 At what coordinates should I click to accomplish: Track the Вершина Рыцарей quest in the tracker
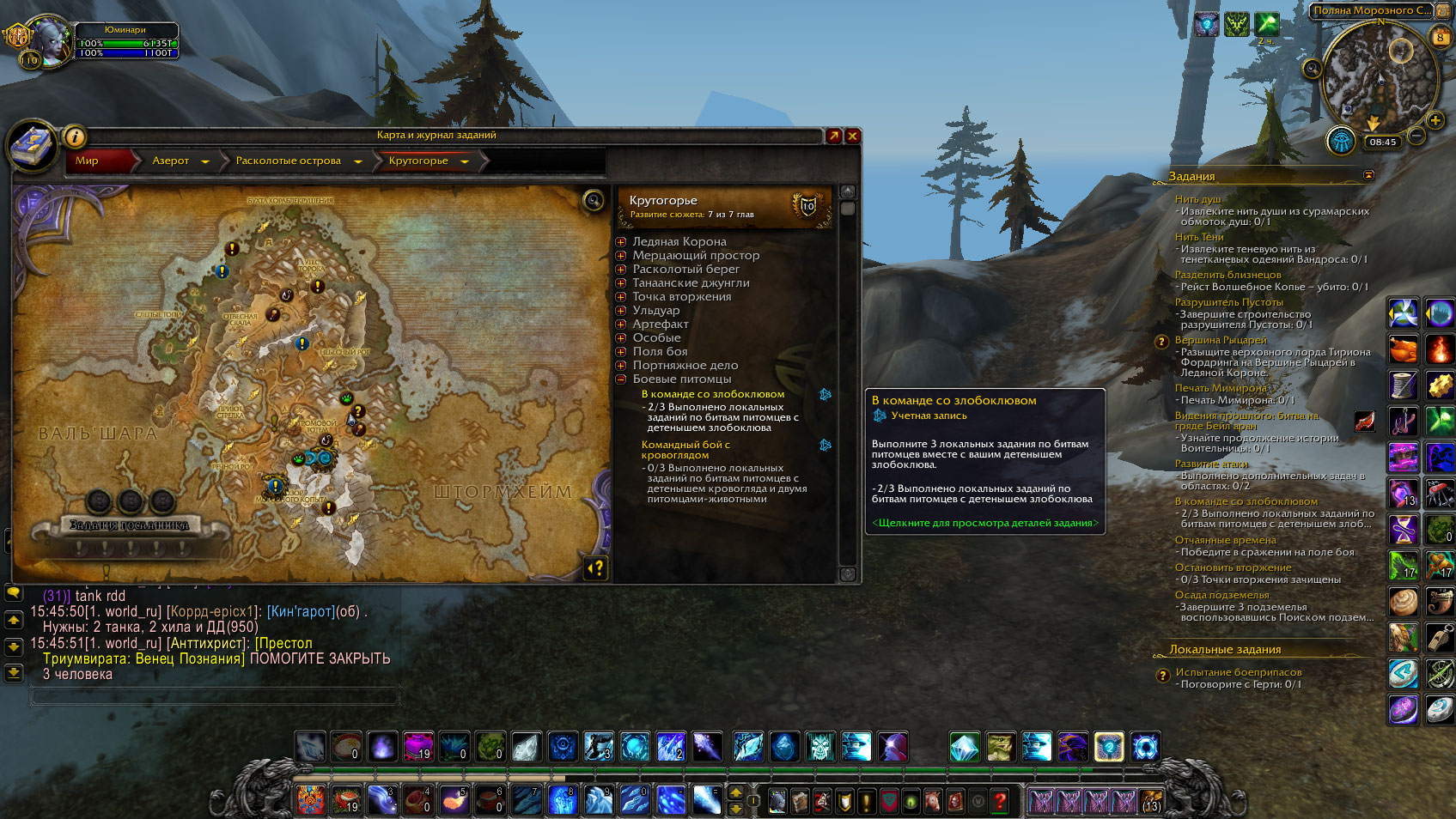(x=1220, y=340)
